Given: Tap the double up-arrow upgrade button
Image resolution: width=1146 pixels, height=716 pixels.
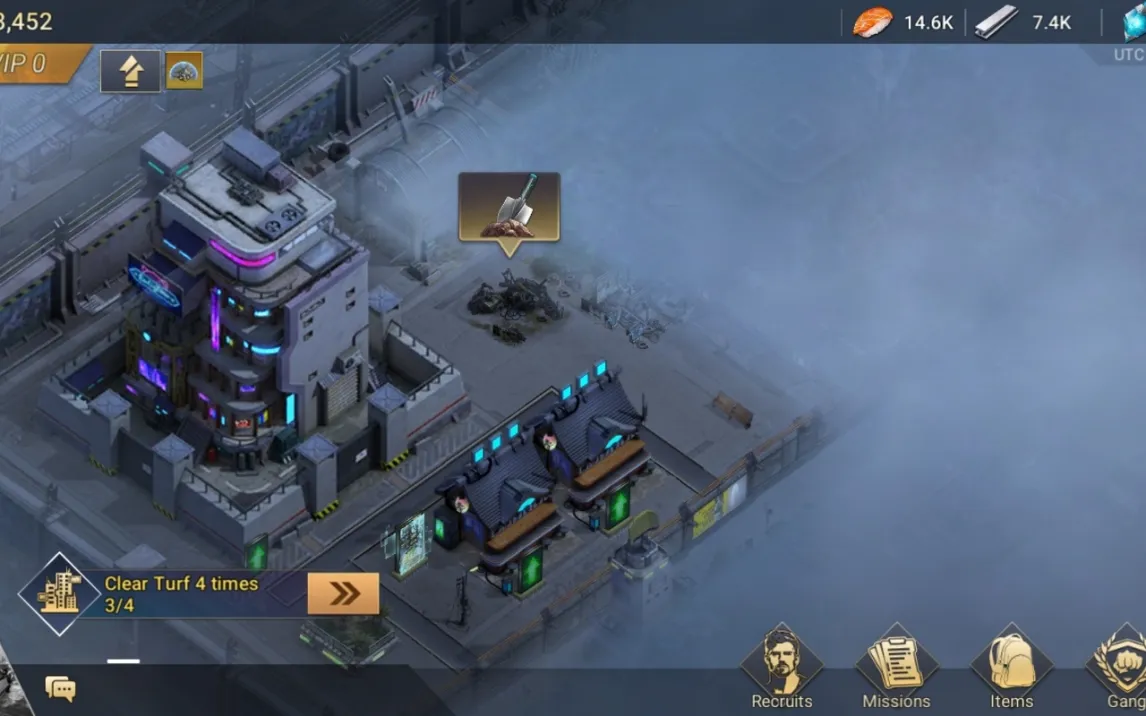Looking at the screenshot, I should click(130, 71).
